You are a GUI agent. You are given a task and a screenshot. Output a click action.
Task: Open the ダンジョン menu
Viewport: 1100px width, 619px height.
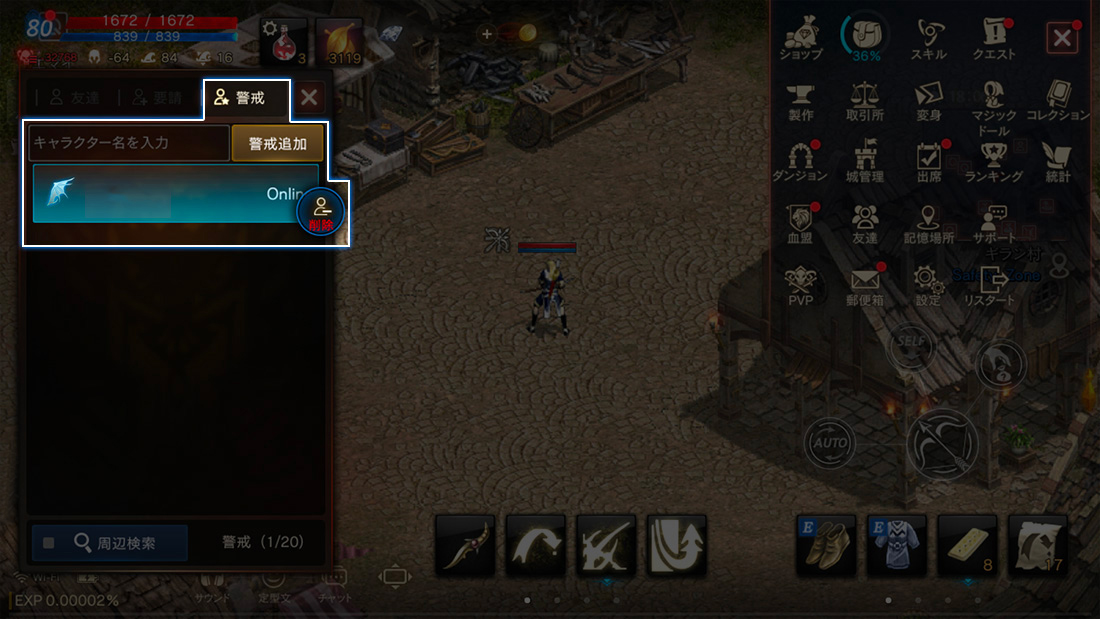pyautogui.click(x=800, y=161)
